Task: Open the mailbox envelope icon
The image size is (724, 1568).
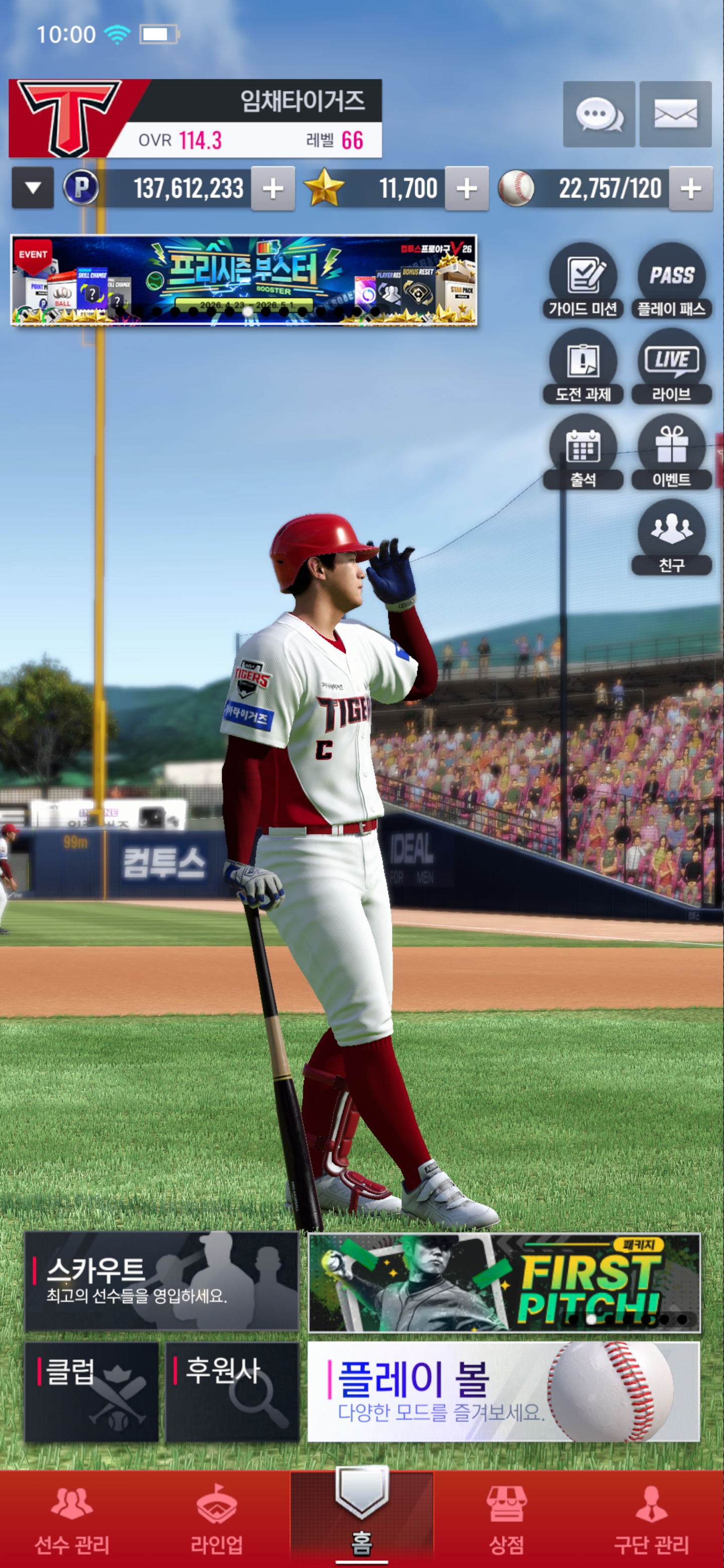Action: pyautogui.click(x=675, y=114)
